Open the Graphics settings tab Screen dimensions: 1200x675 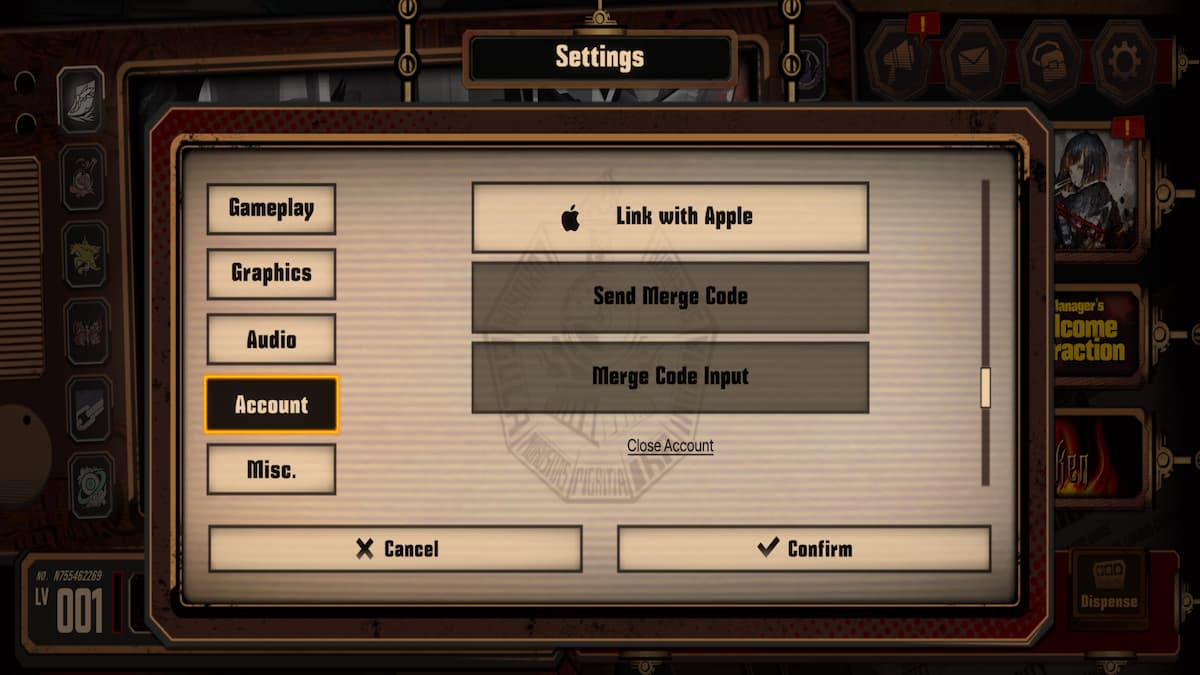[271, 274]
